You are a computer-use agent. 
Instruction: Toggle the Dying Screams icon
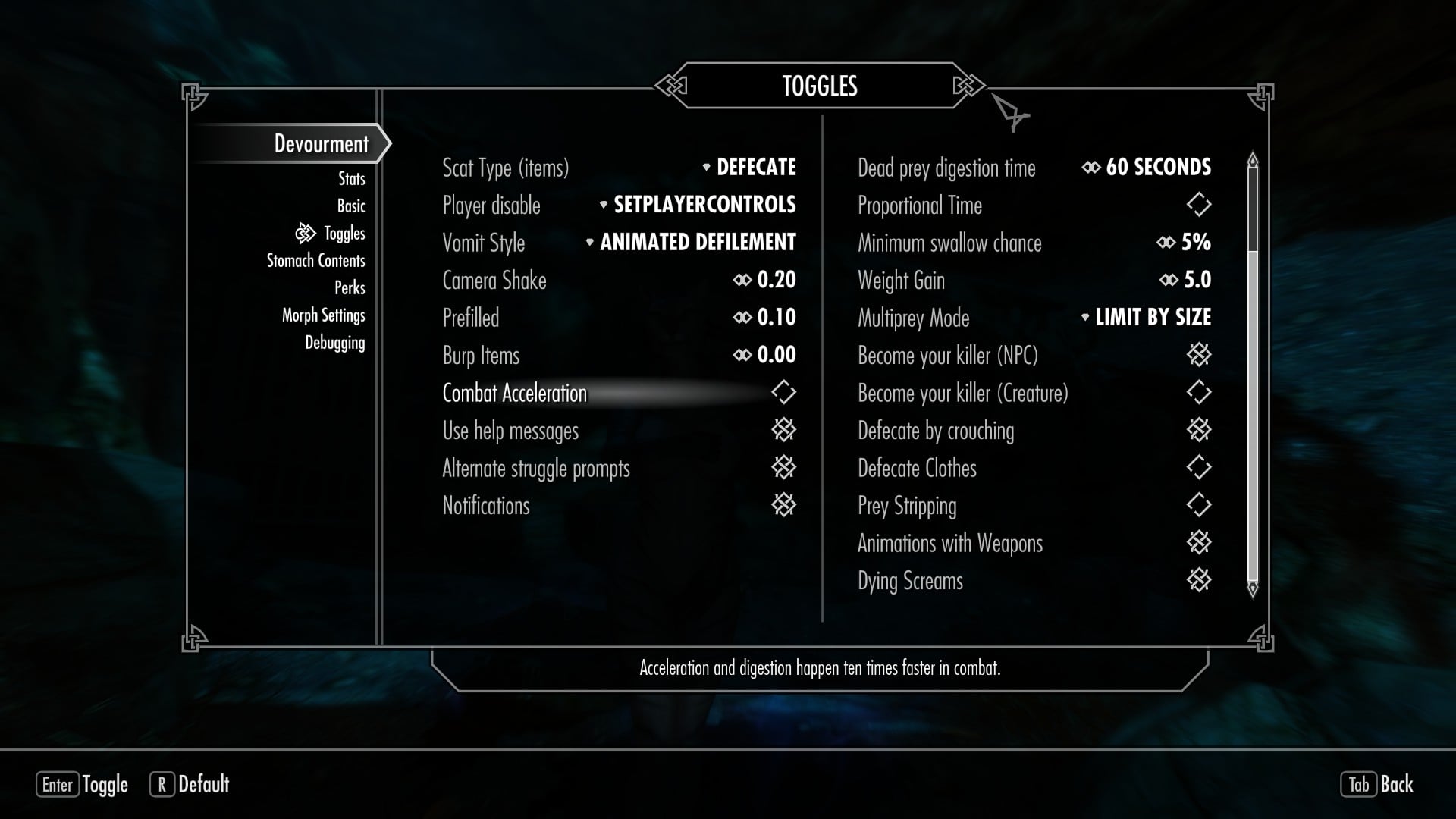click(1198, 580)
